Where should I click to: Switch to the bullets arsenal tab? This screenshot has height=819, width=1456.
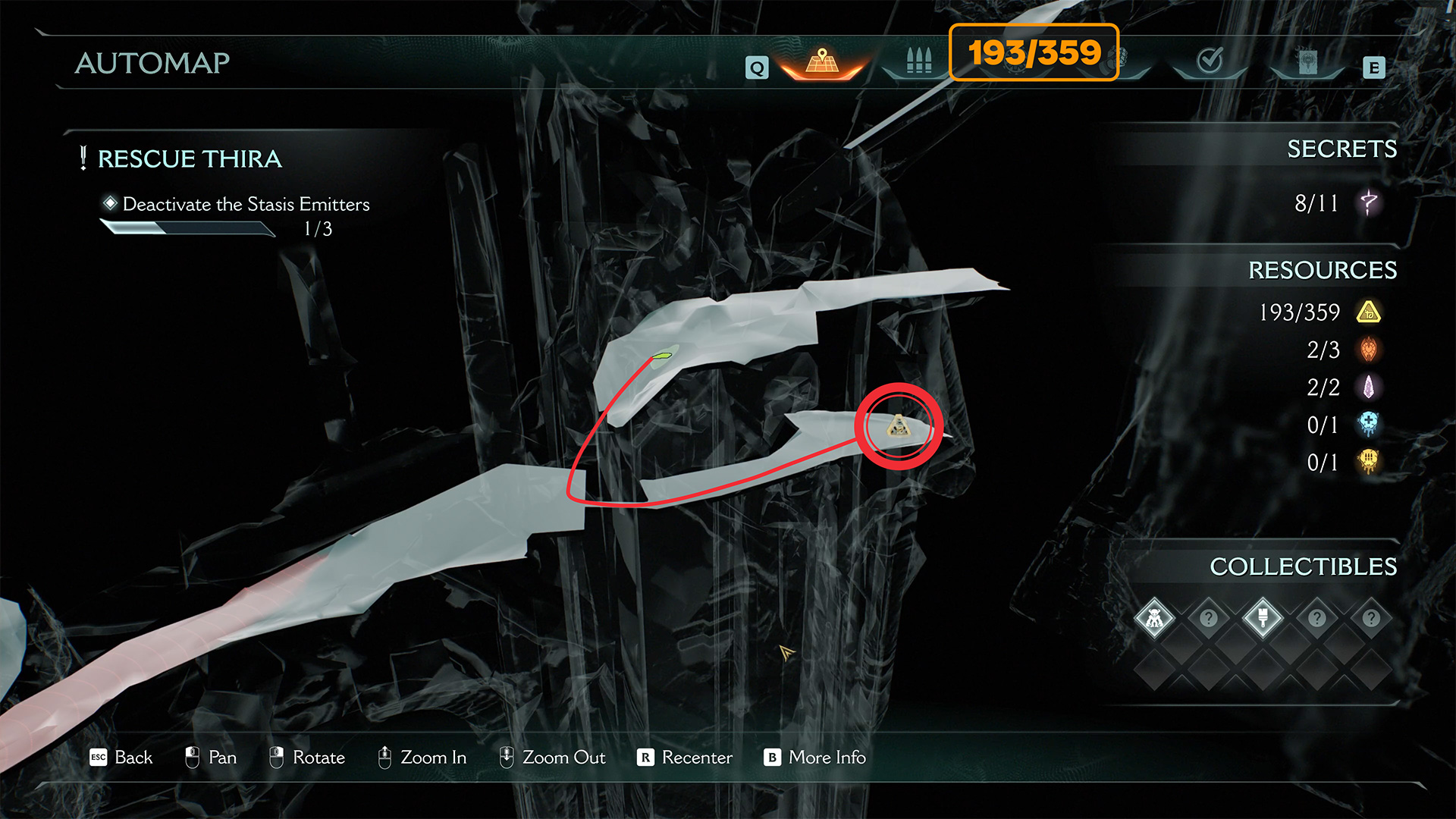pos(918,61)
